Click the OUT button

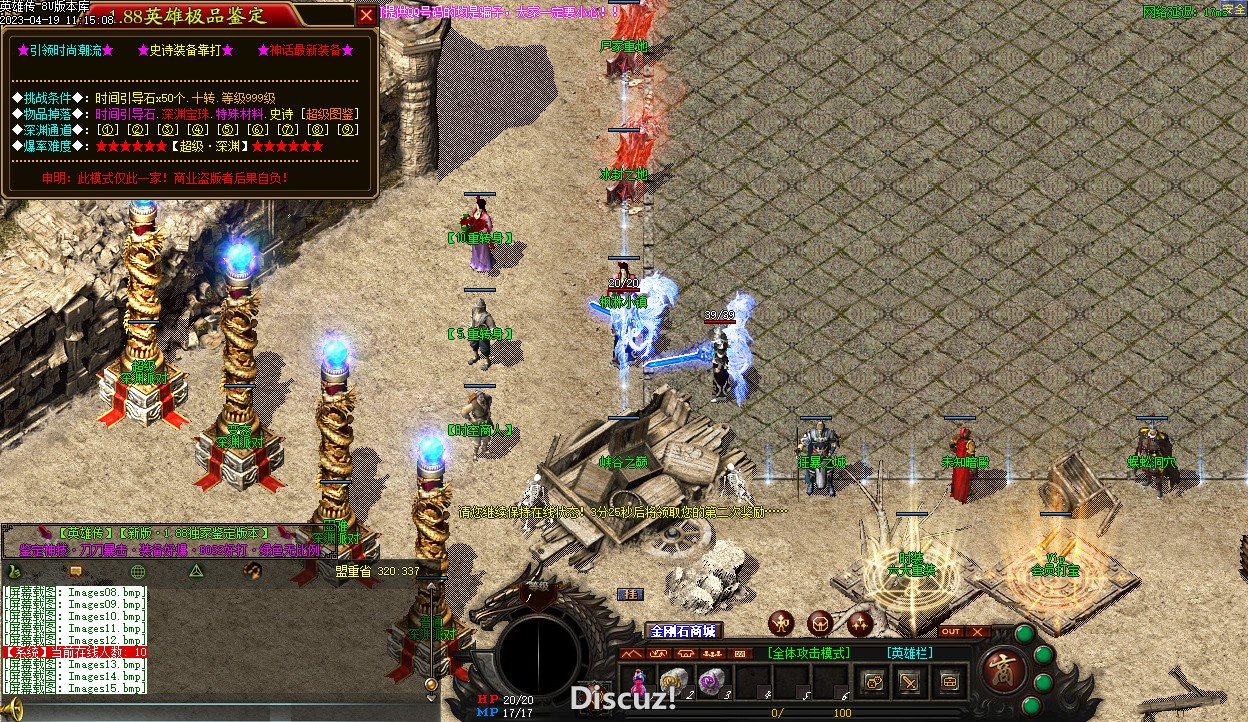(x=951, y=632)
